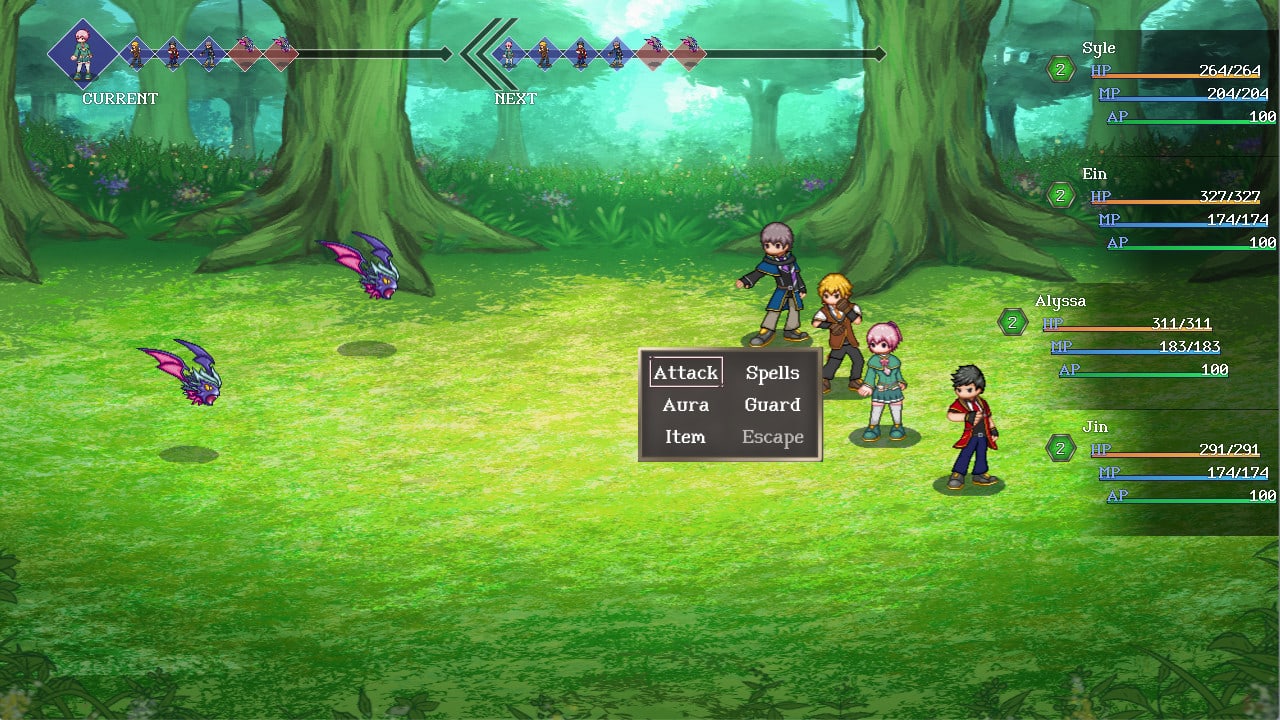Select the Attack command
The image size is (1280, 720).
tap(686, 373)
